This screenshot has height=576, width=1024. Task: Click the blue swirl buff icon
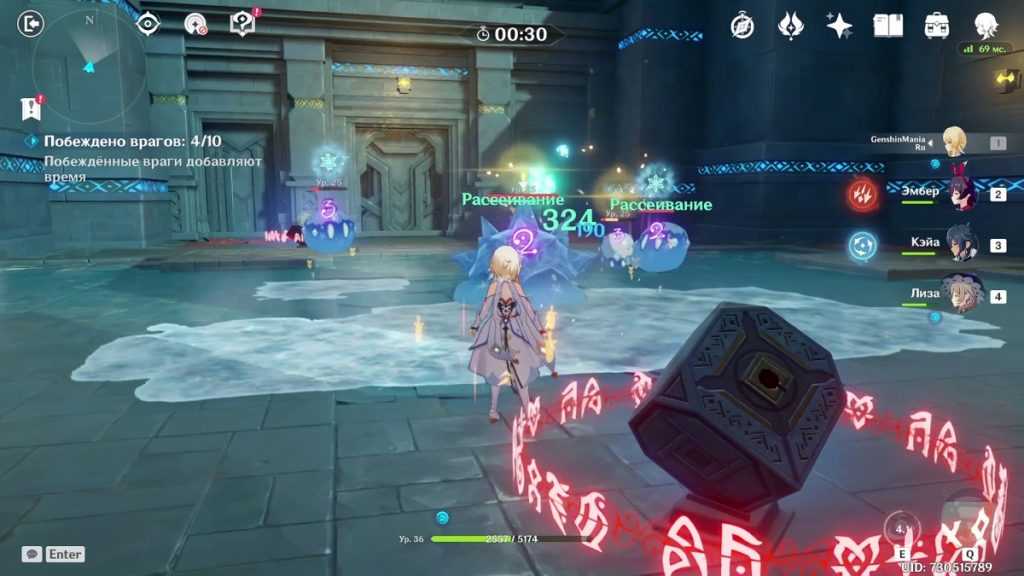pos(863,245)
